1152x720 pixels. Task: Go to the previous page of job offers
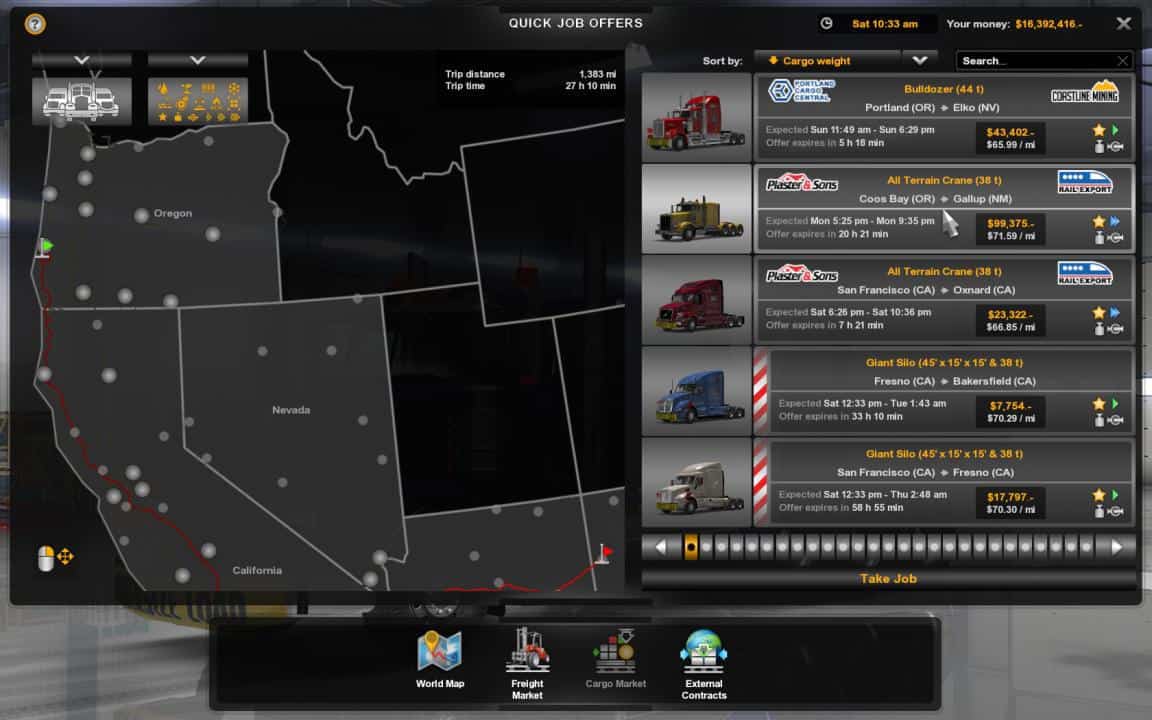pyautogui.click(x=660, y=547)
